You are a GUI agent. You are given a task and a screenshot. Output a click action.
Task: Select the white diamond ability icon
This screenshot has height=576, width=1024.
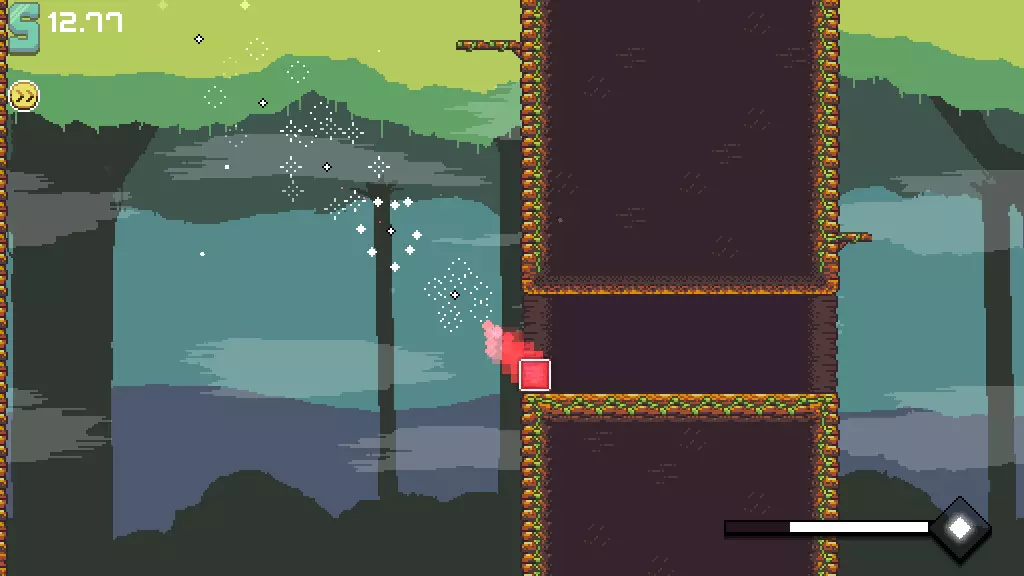coord(960,527)
